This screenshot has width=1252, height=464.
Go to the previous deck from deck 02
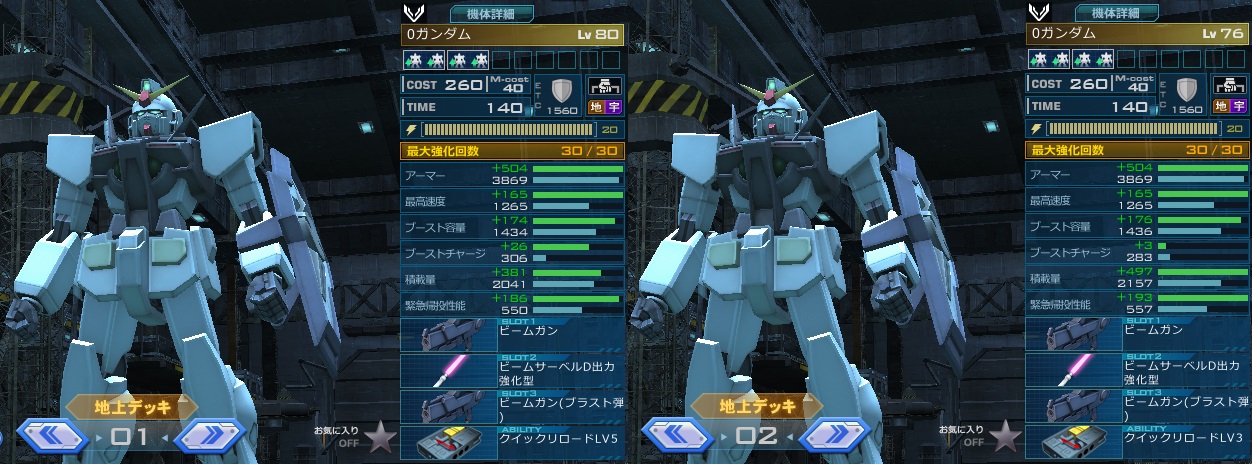pos(678,436)
